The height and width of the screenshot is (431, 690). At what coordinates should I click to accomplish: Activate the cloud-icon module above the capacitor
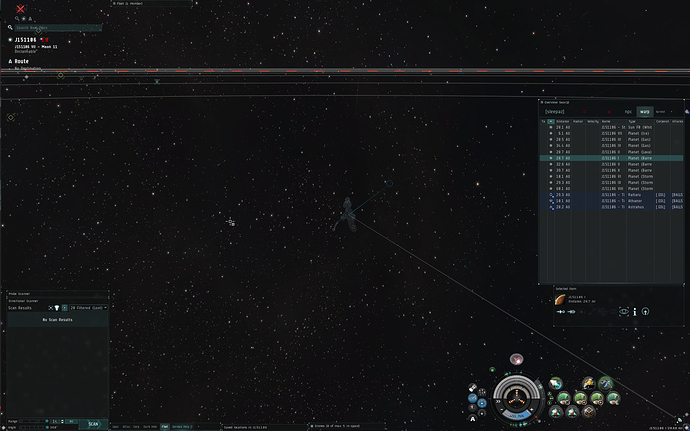click(x=517, y=359)
